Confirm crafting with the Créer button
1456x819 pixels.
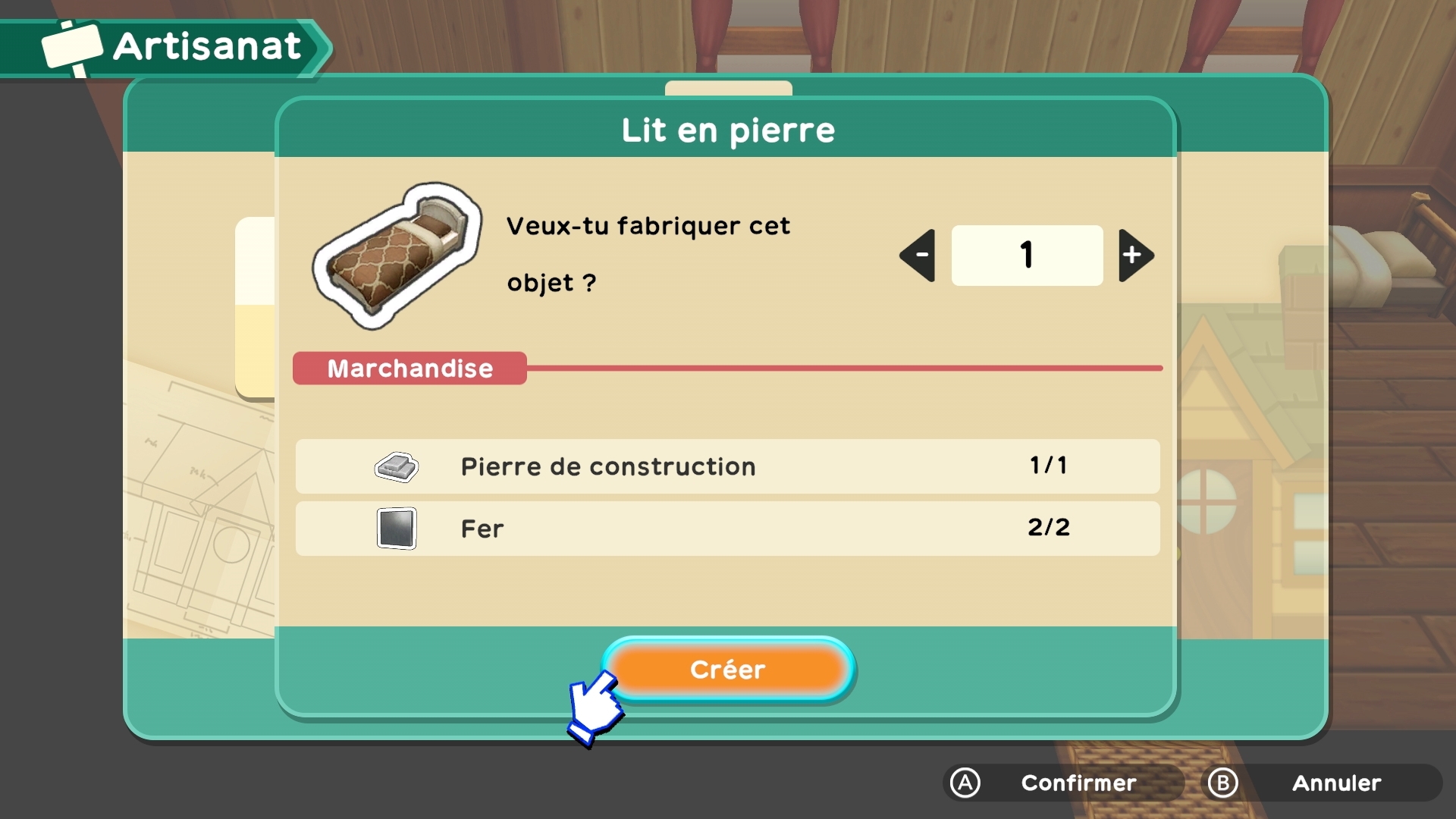coord(728,670)
